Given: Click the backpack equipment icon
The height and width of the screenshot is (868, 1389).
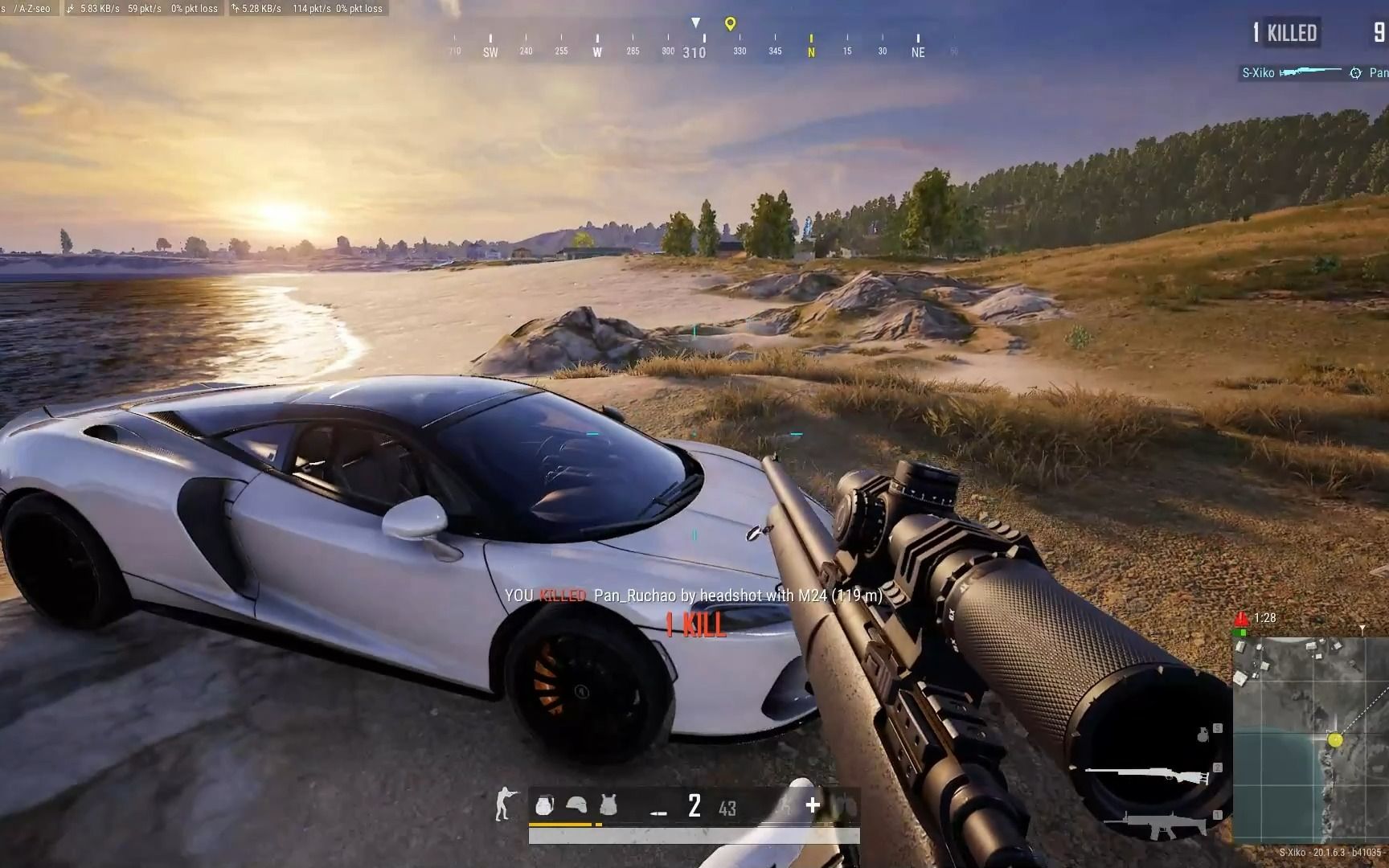Looking at the screenshot, I should tap(544, 805).
